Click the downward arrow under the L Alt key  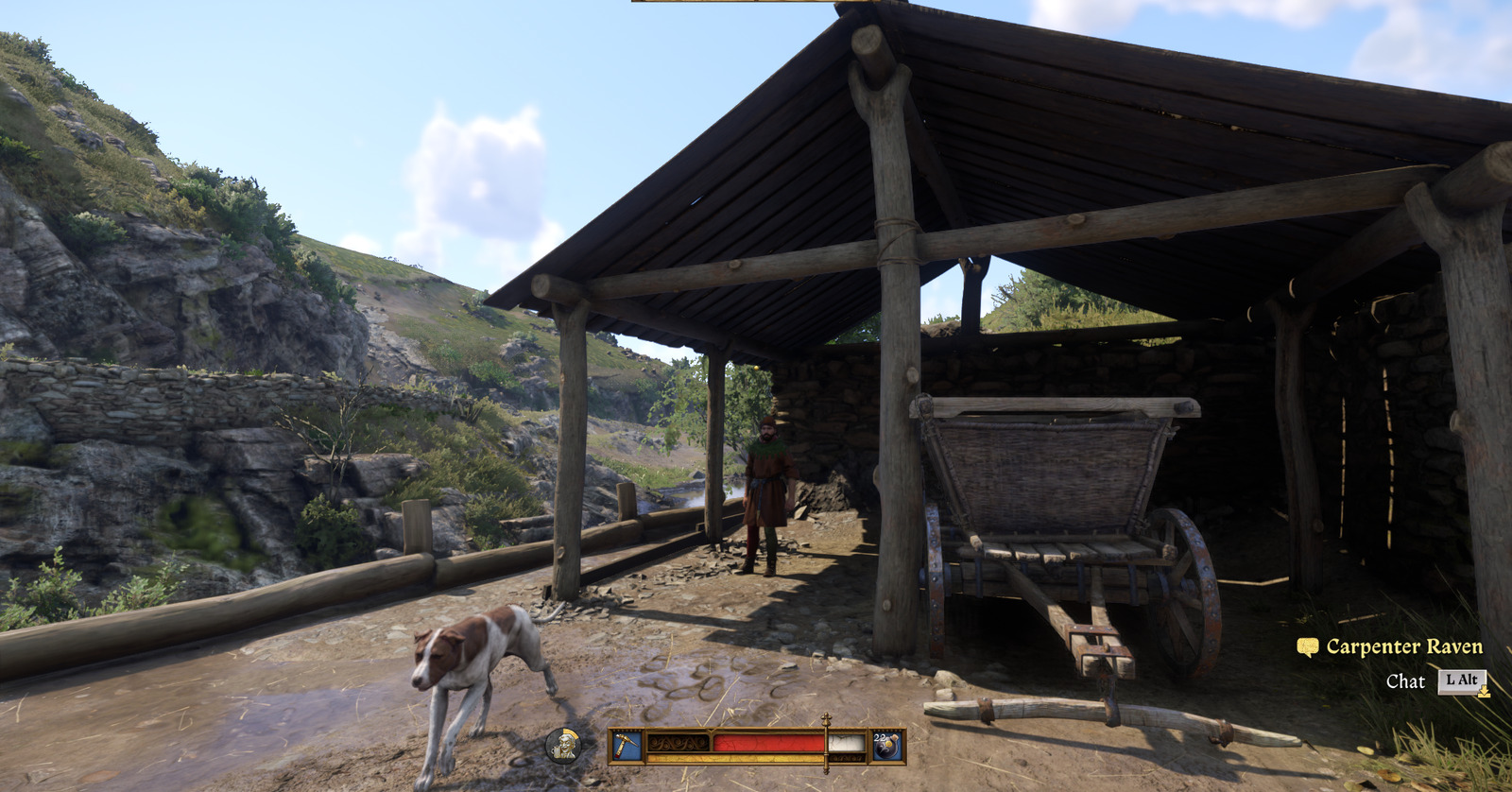[x=1484, y=692]
